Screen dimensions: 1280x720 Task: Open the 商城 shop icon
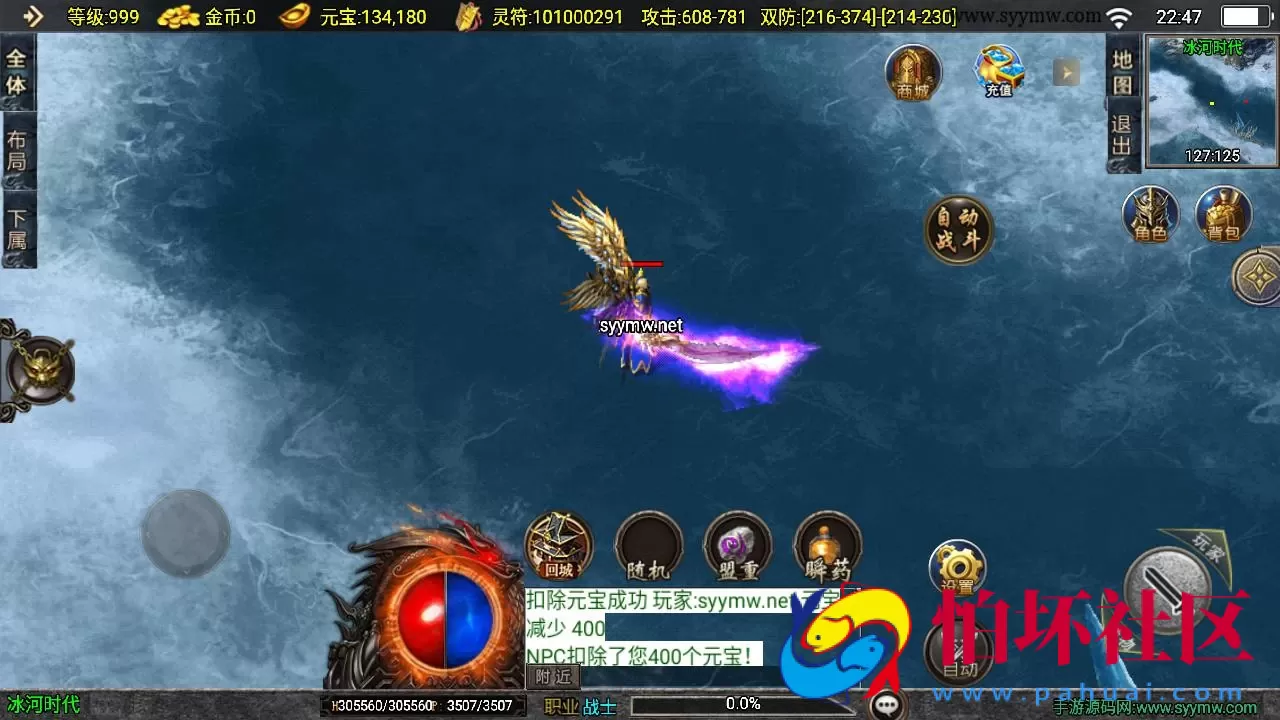coord(913,70)
